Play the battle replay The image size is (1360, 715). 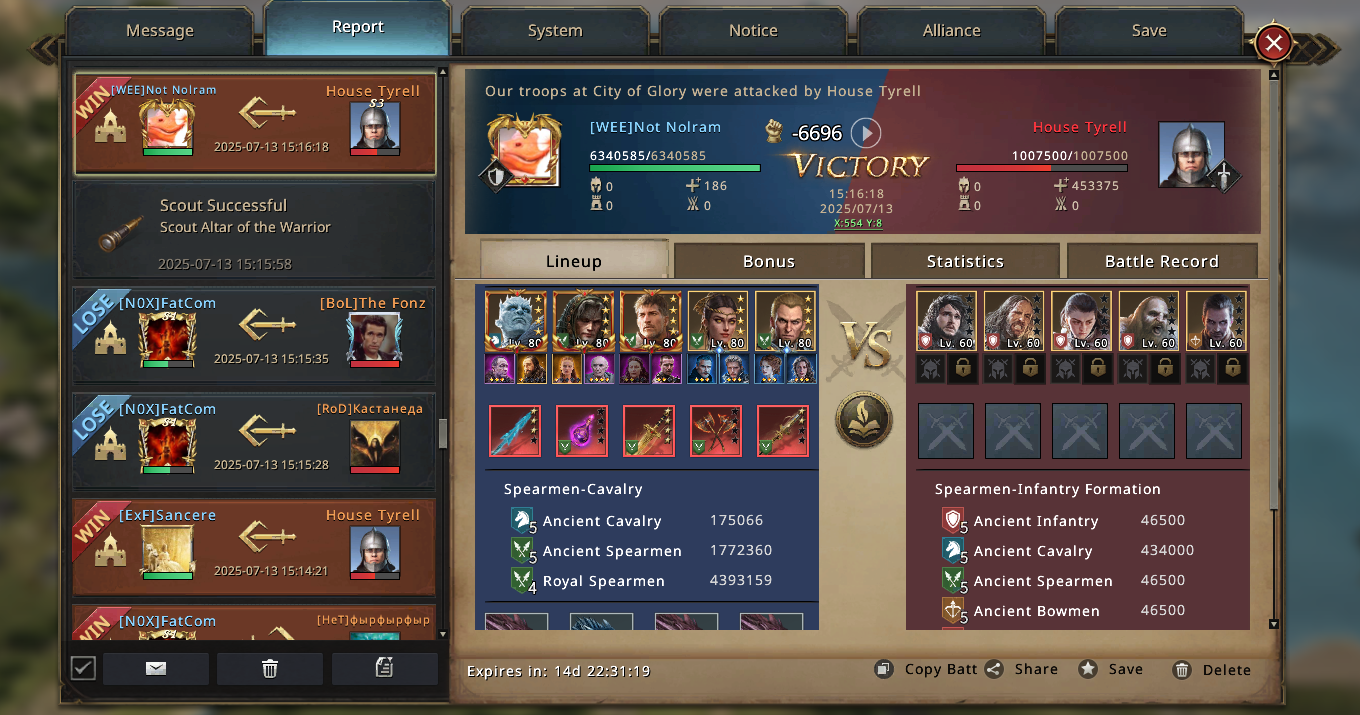(x=866, y=133)
